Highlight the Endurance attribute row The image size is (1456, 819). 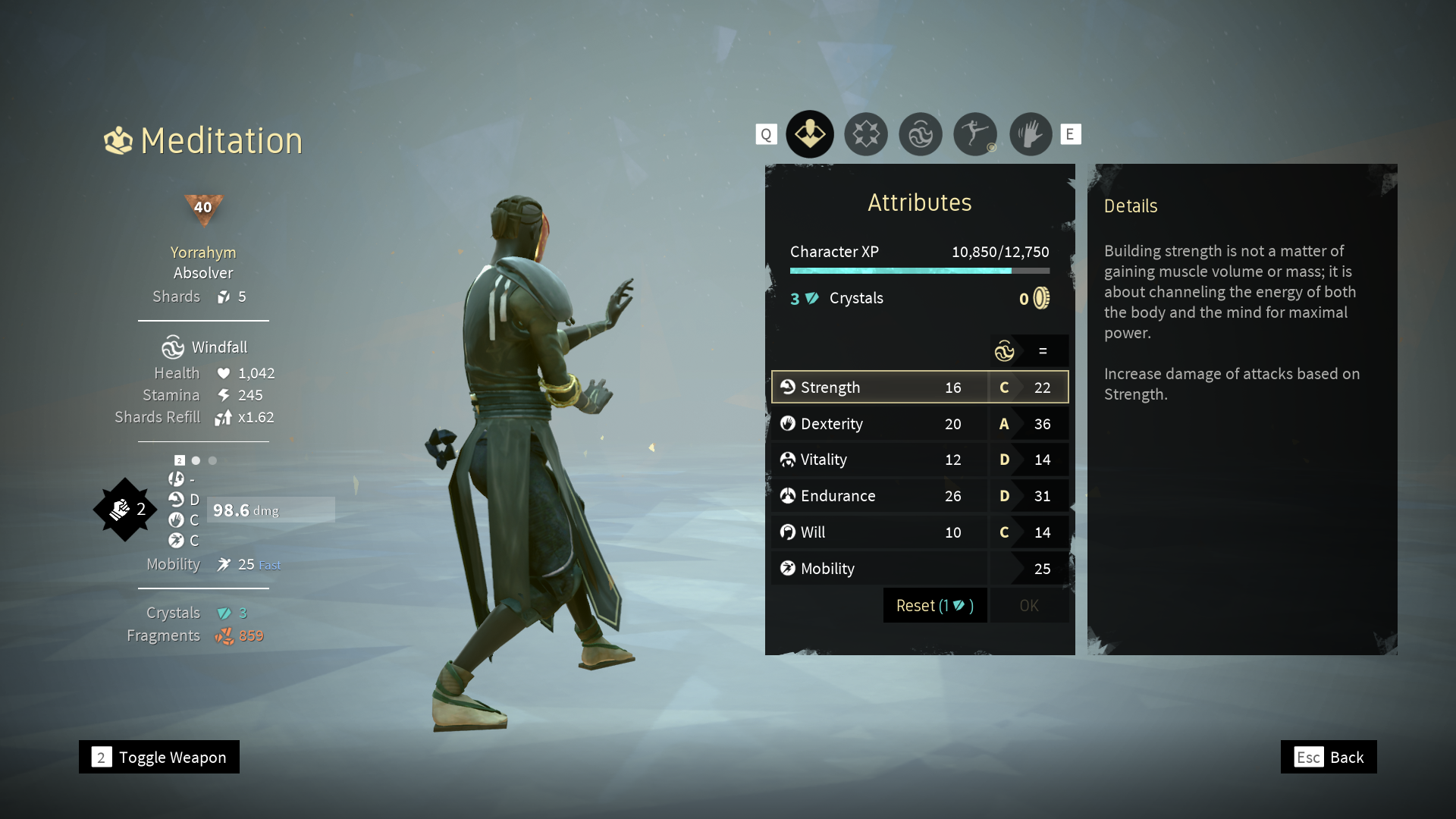coord(919,496)
